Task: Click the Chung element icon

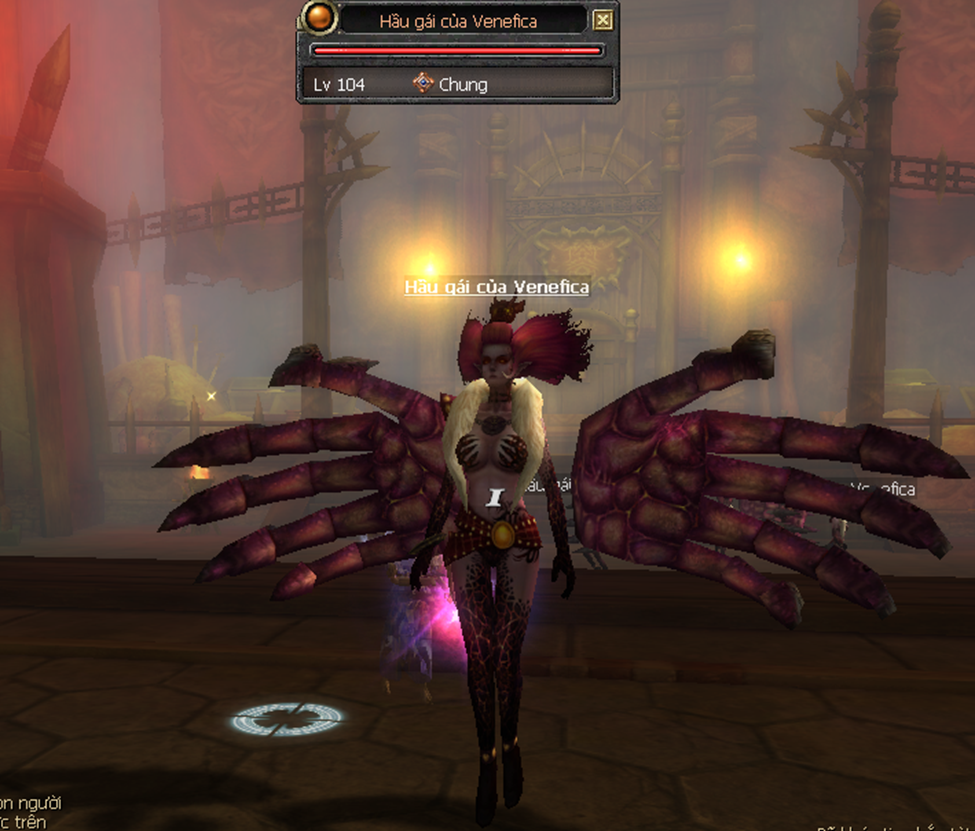Action: tap(423, 84)
